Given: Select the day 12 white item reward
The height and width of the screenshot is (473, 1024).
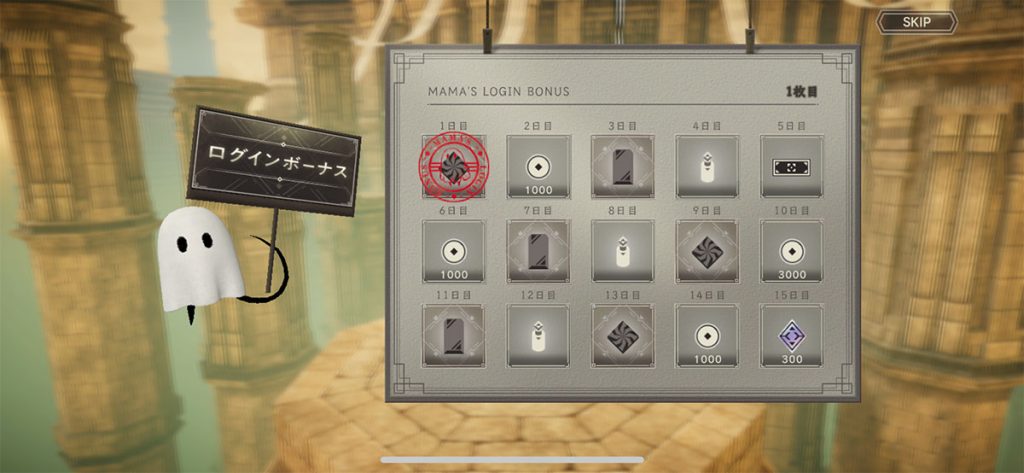Looking at the screenshot, I should pos(538,335).
